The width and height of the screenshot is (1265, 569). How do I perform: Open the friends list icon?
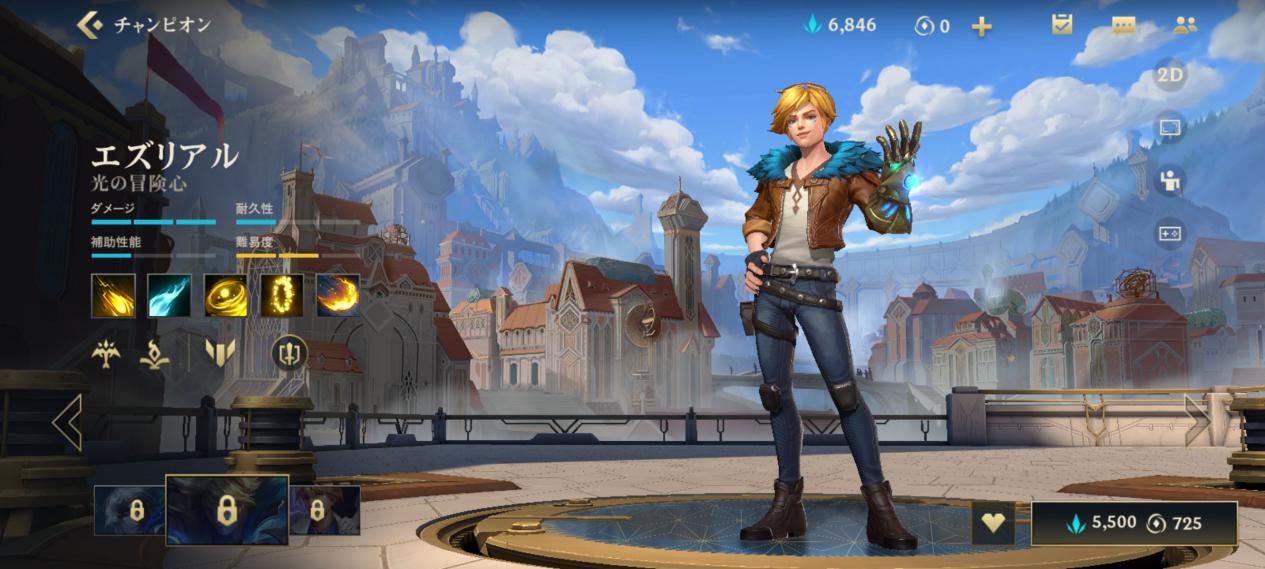point(1185,25)
